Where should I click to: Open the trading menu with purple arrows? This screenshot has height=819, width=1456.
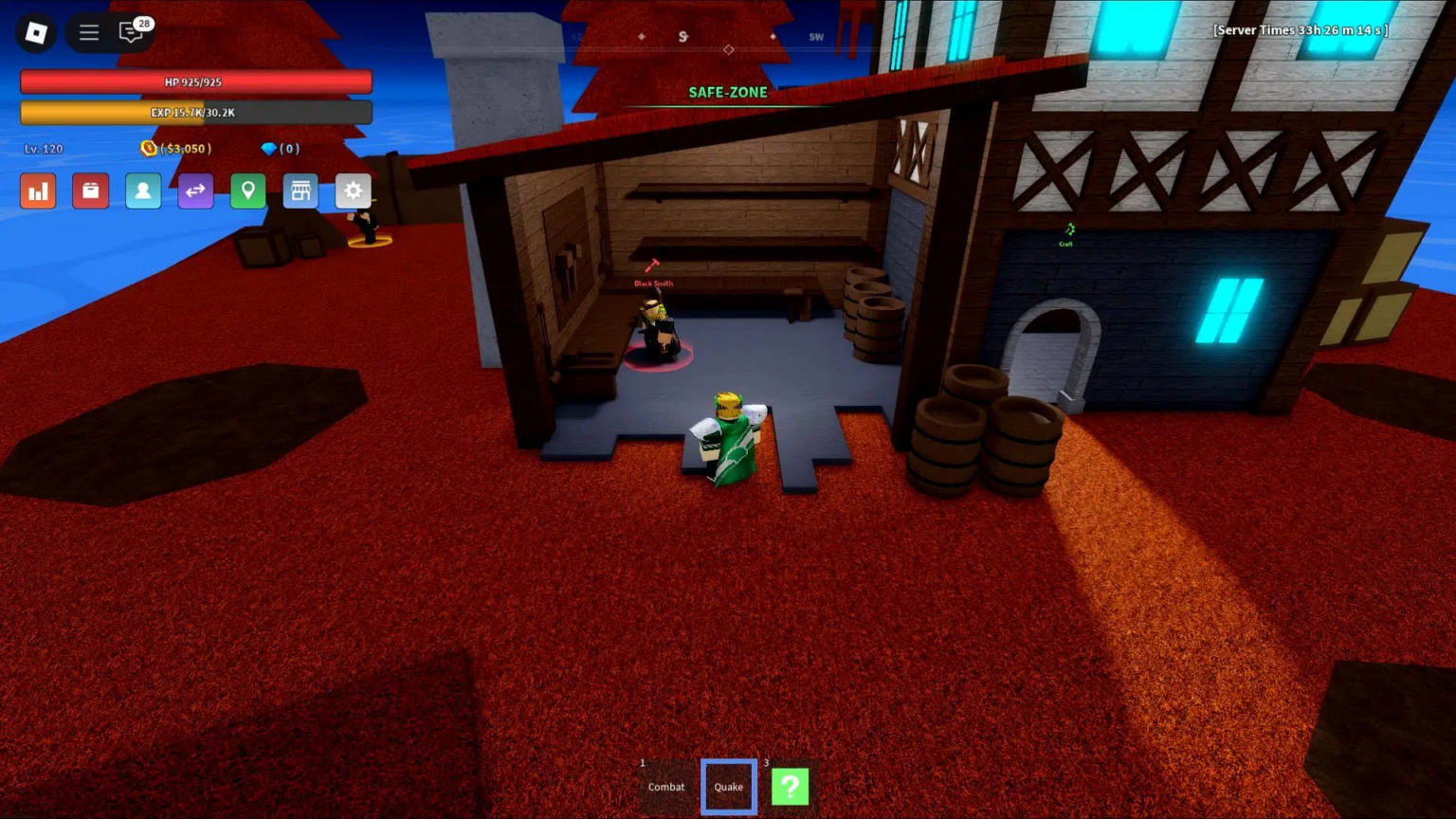tap(195, 191)
